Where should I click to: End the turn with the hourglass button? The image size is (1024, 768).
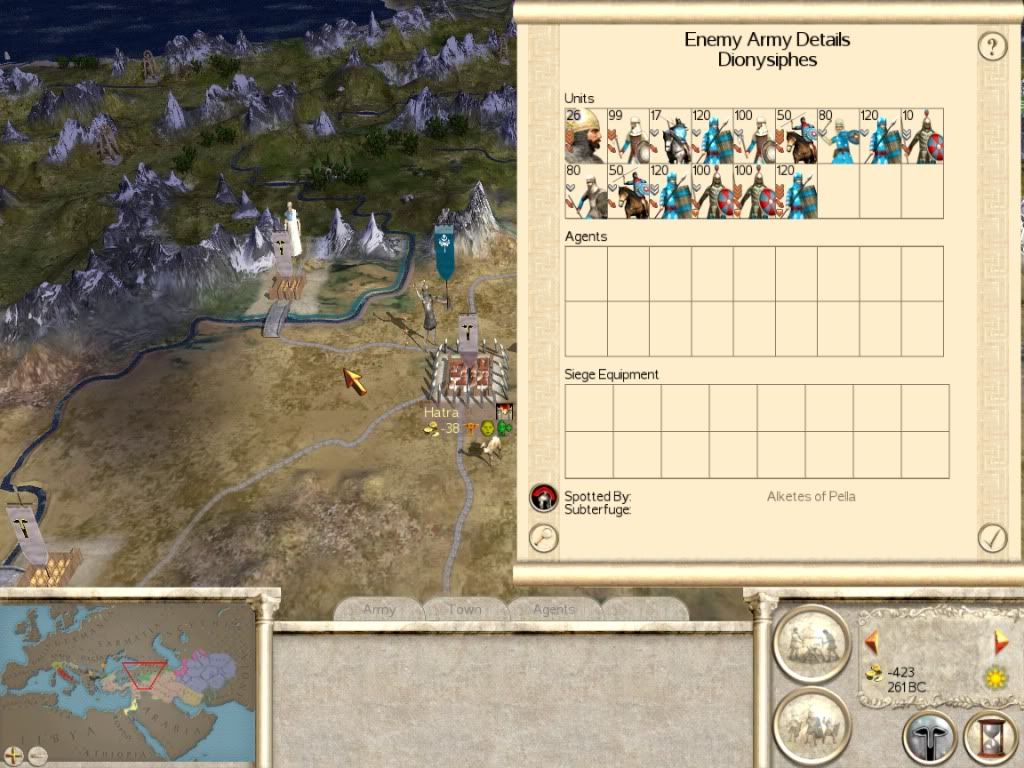click(989, 738)
